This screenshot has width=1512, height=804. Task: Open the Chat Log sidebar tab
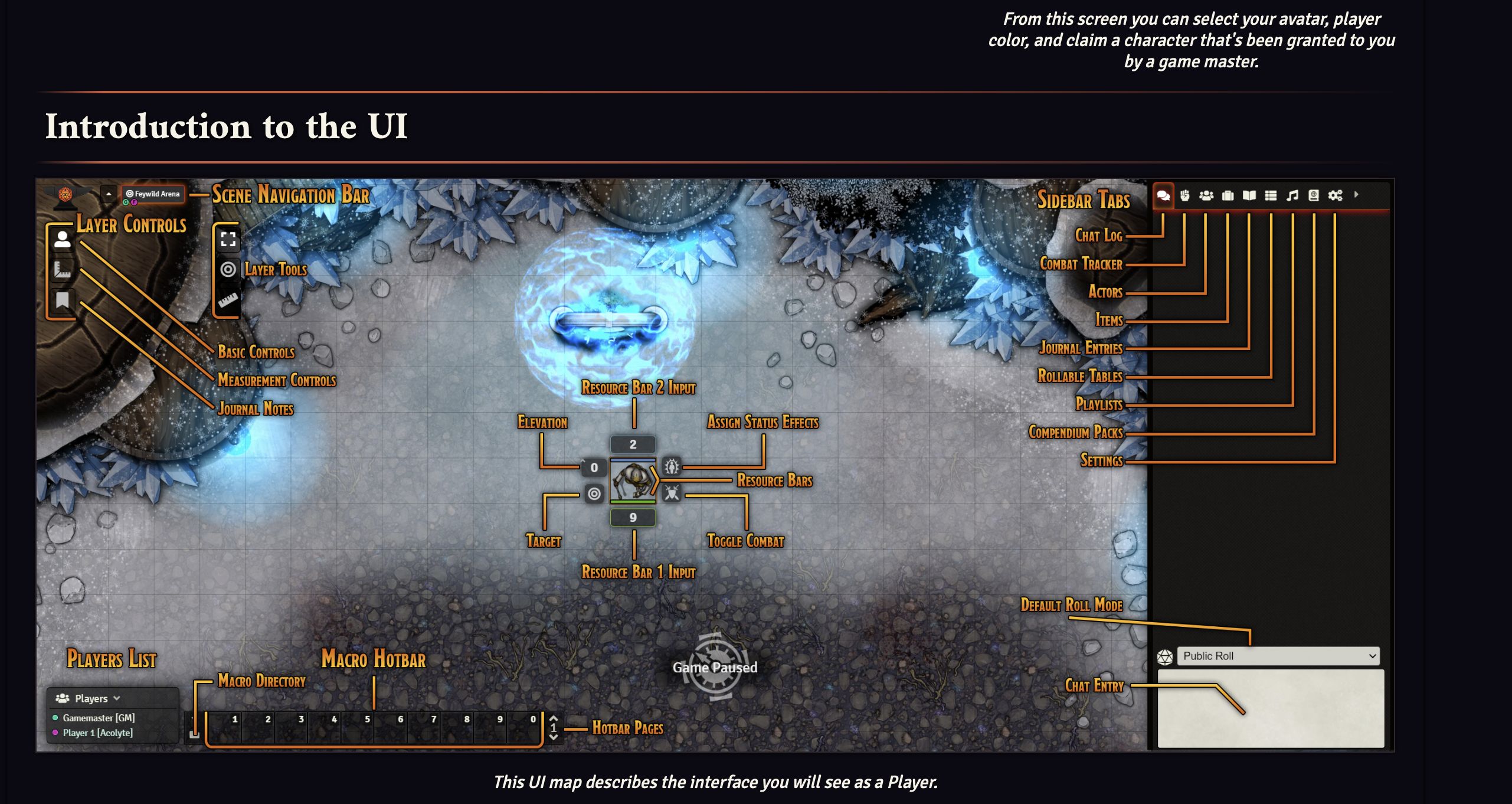pos(1164,196)
